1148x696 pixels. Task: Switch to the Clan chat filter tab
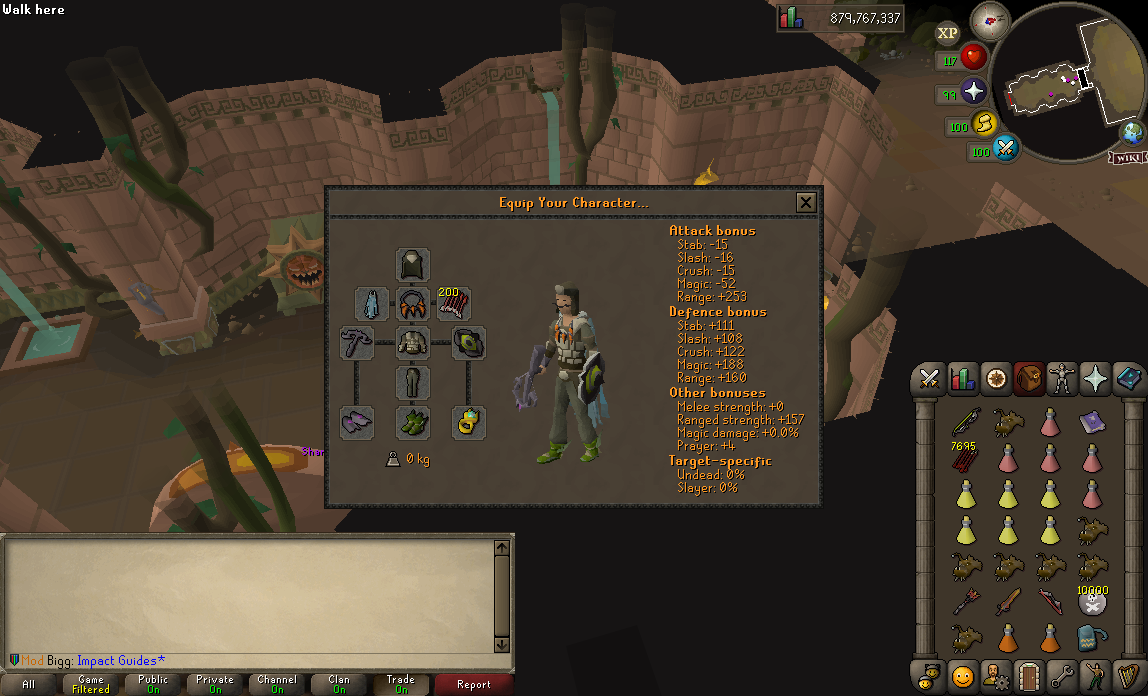(339, 685)
